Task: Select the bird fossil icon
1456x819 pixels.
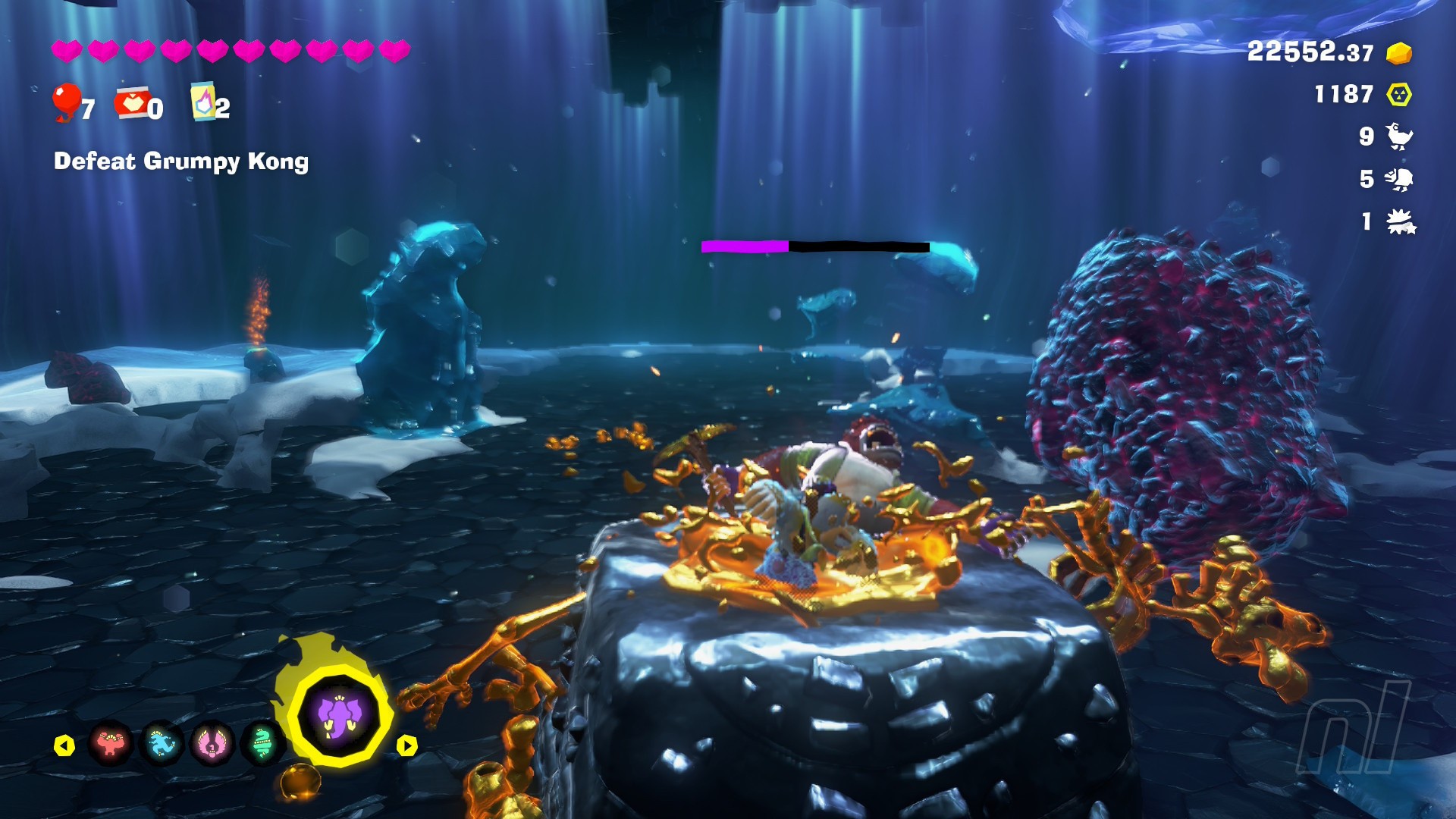Action: [1399, 136]
